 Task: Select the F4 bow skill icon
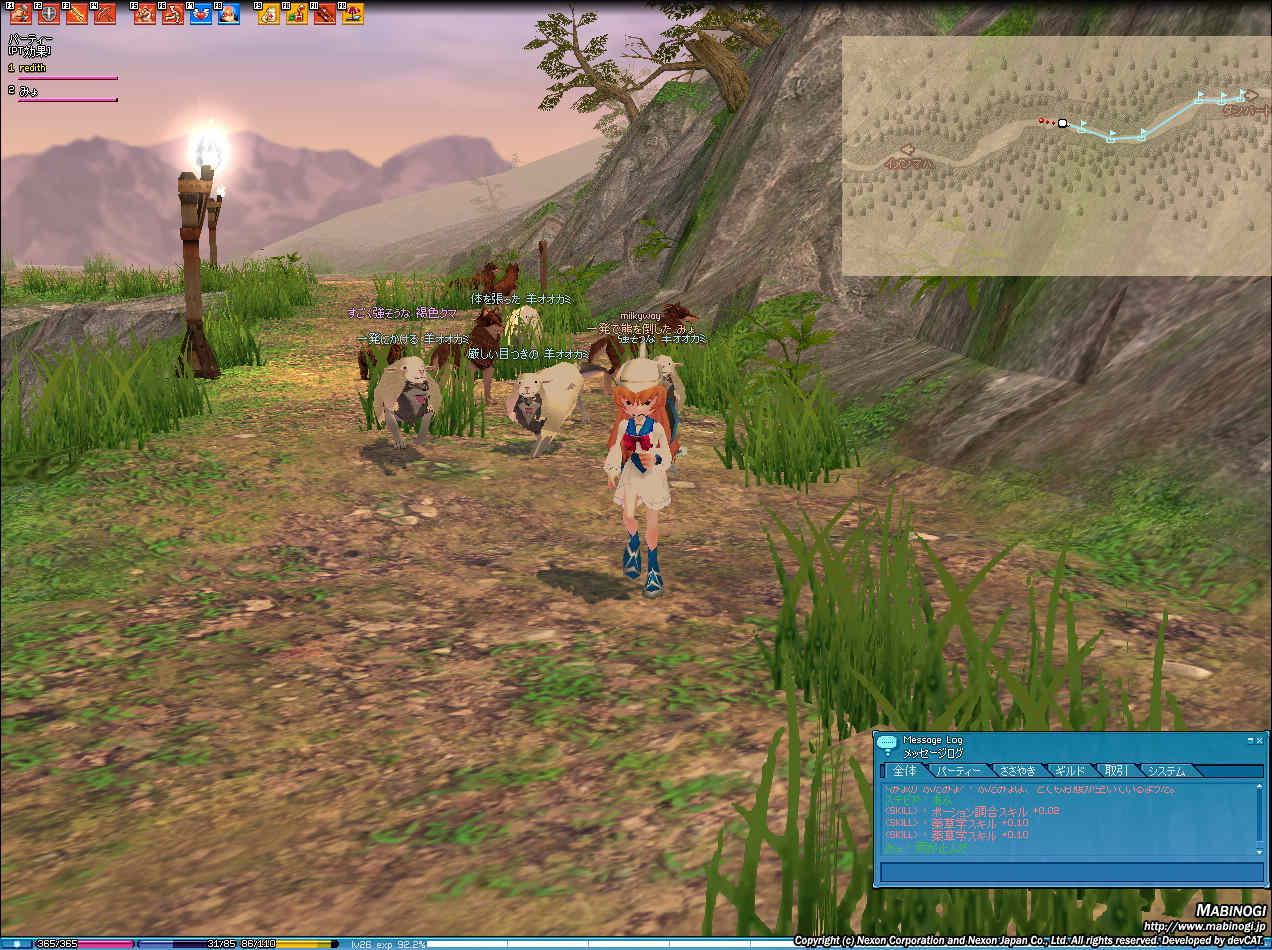pos(105,14)
